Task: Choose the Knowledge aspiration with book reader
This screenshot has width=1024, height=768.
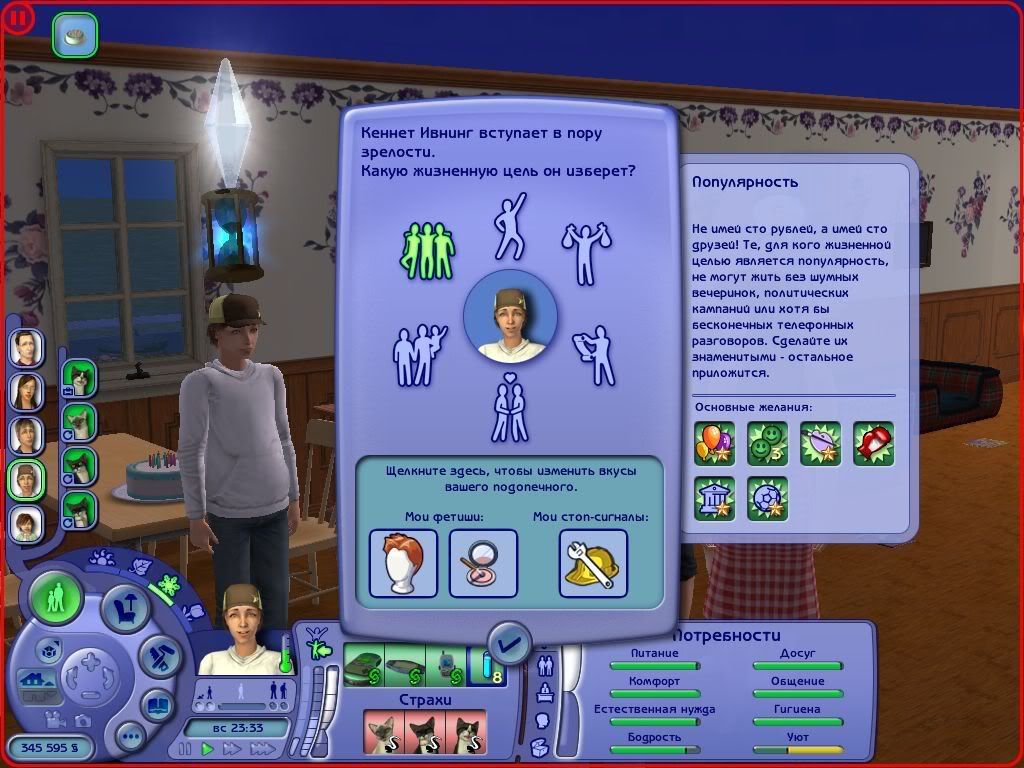Action: click(594, 353)
